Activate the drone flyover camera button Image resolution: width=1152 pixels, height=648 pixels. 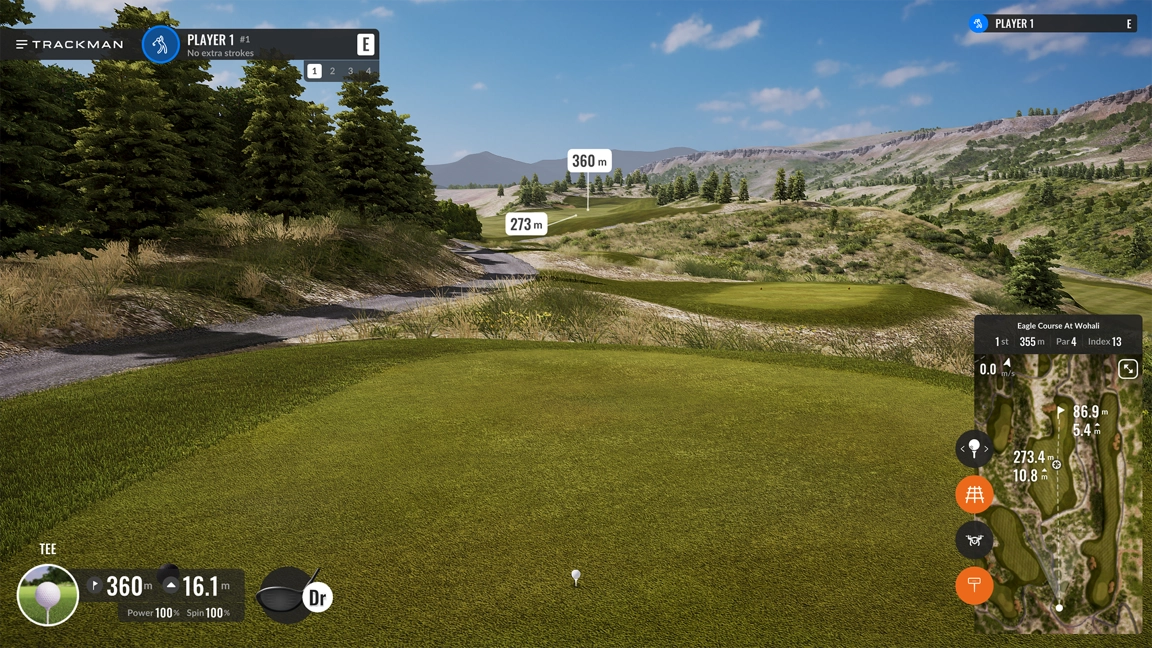974,540
